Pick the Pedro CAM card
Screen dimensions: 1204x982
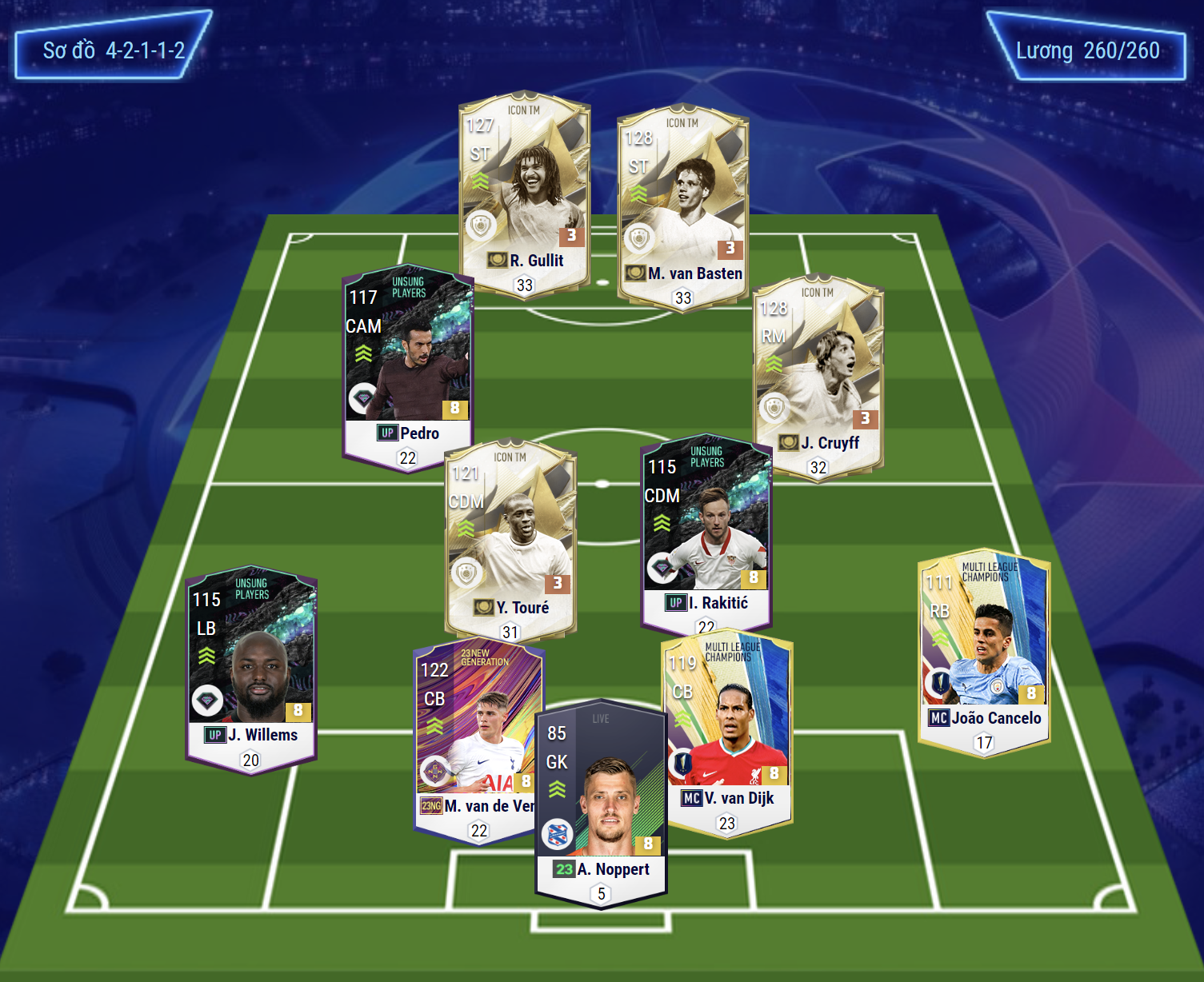click(407, 364)
